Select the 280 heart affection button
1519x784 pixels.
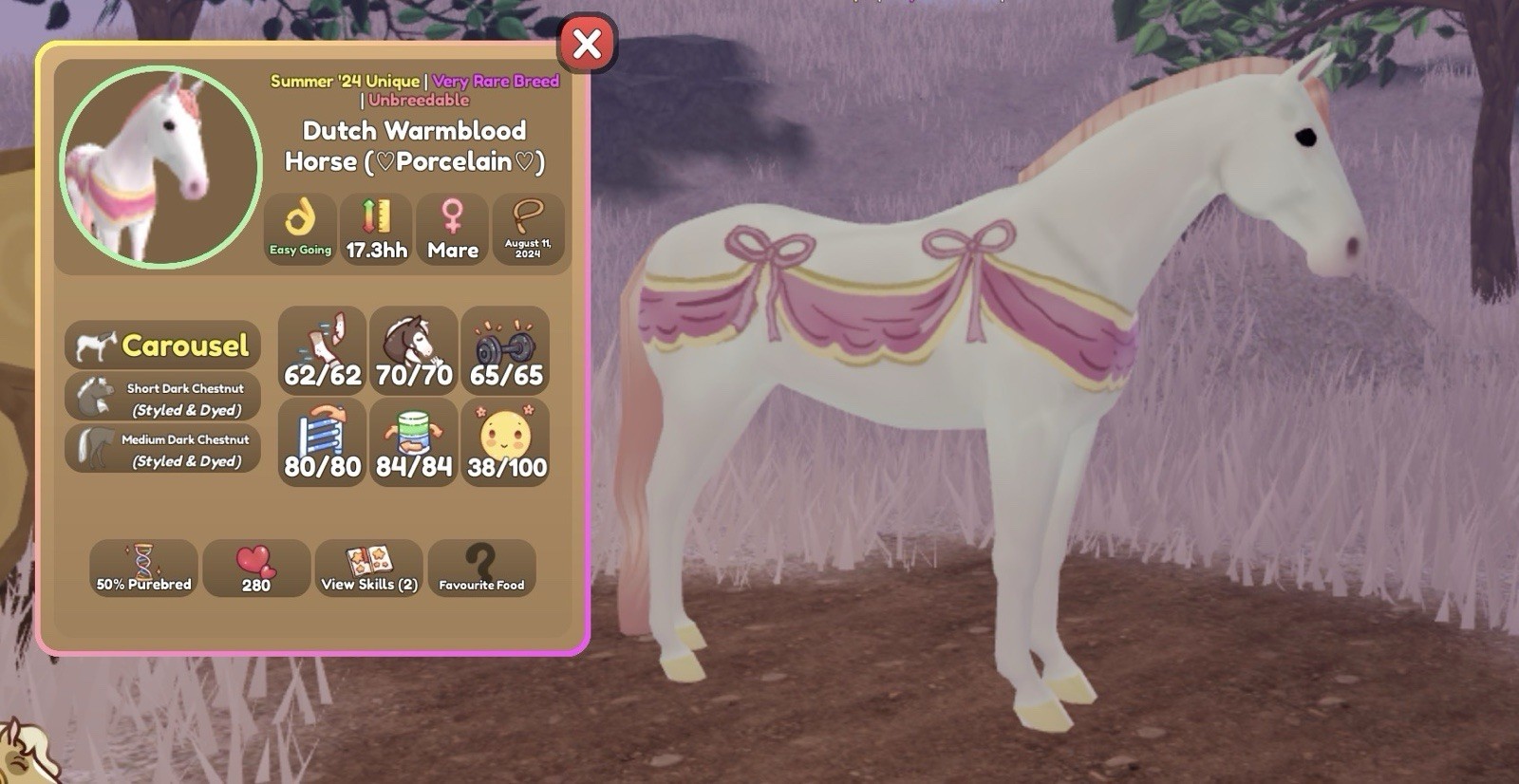pyautogui.click(x=256, y=569)
